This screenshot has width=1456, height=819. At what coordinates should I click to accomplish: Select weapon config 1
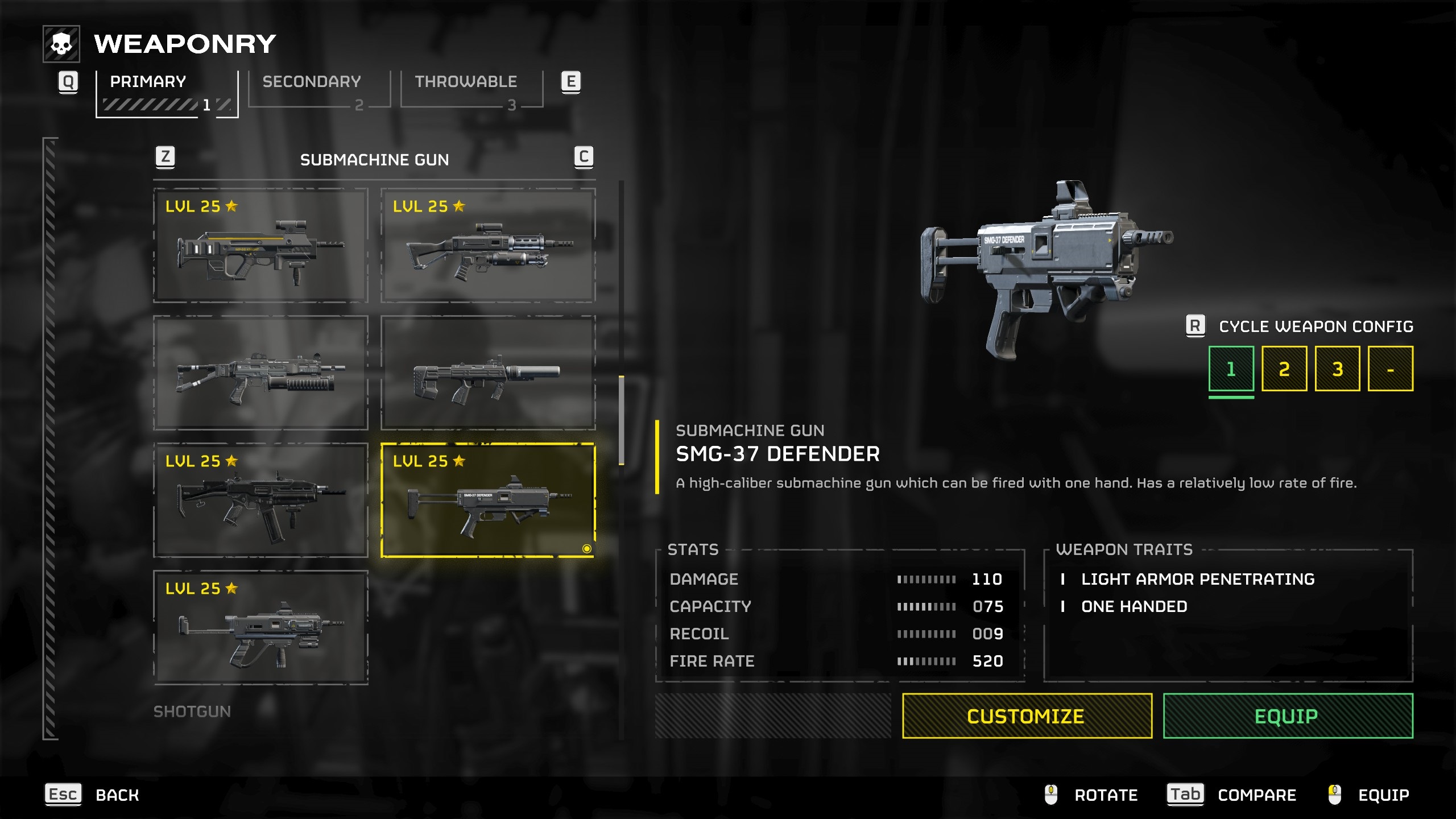[1231, 369]
